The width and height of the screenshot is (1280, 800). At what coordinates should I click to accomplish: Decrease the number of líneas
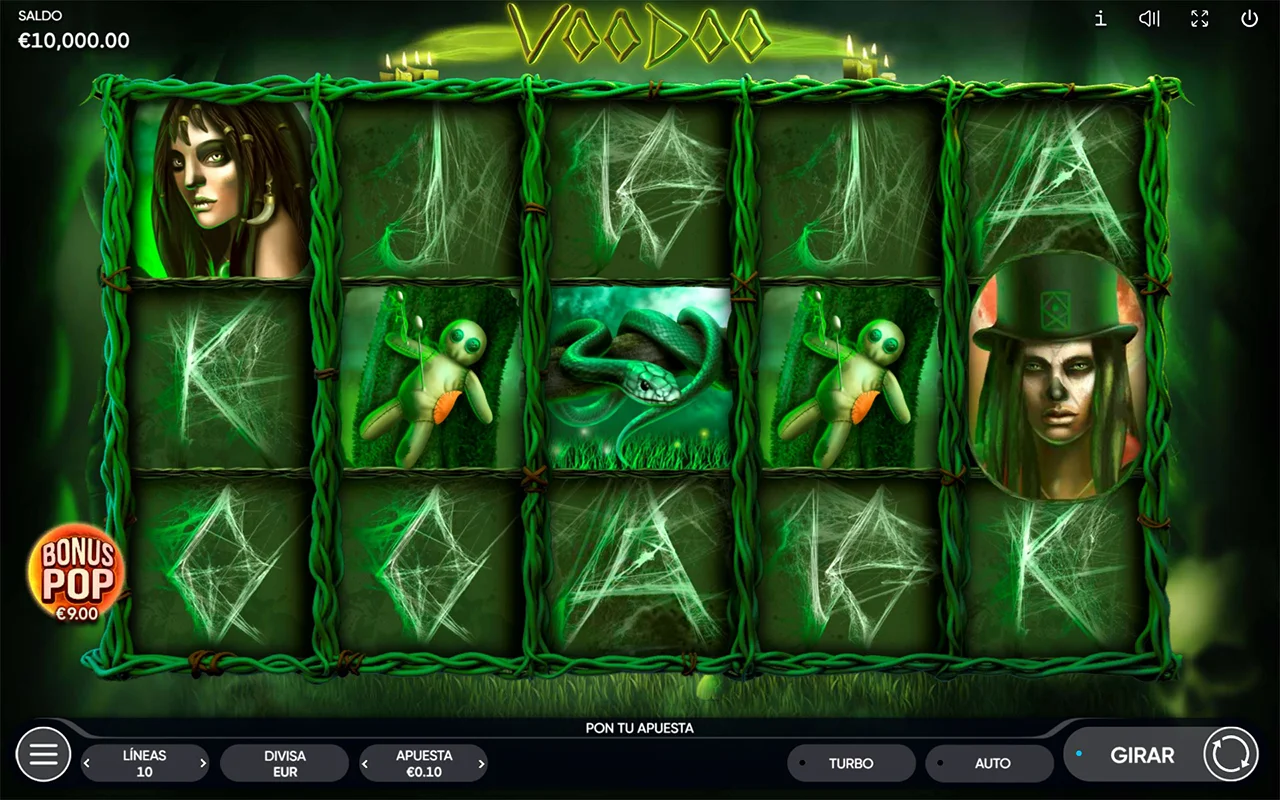[87, 764]
